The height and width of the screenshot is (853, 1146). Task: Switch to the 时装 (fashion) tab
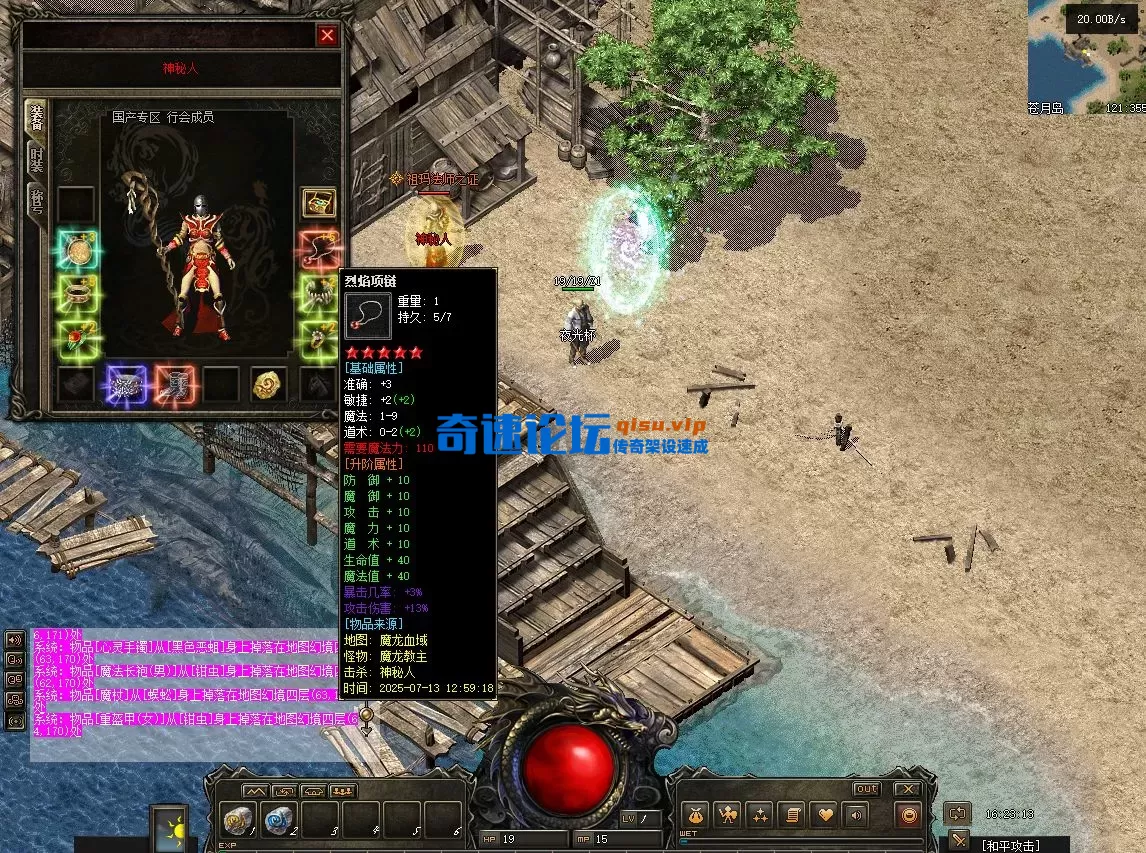[x=36, y=157]
